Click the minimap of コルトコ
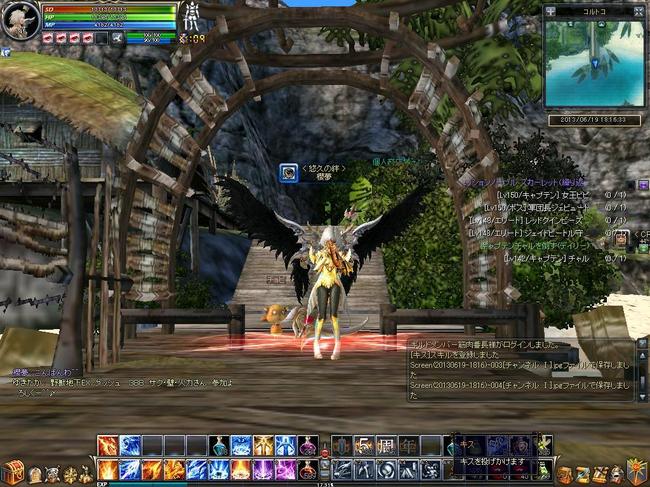Image resolution: width=650 pixels, height=487 pixels. [x=594, y=64]
